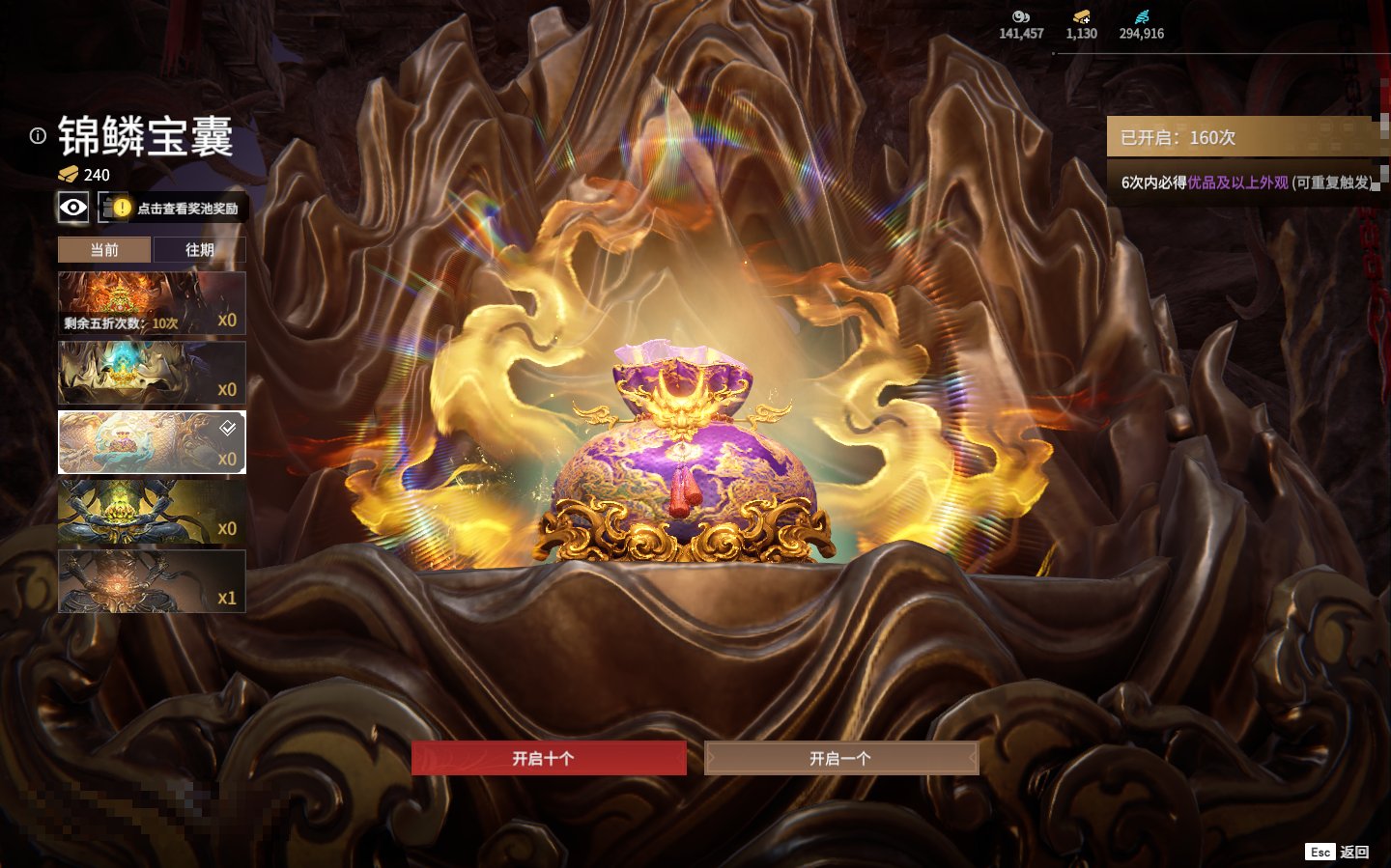Select the thumbnail with x1 count
The height and width of the screenshot is (868, 1391).
152,581
